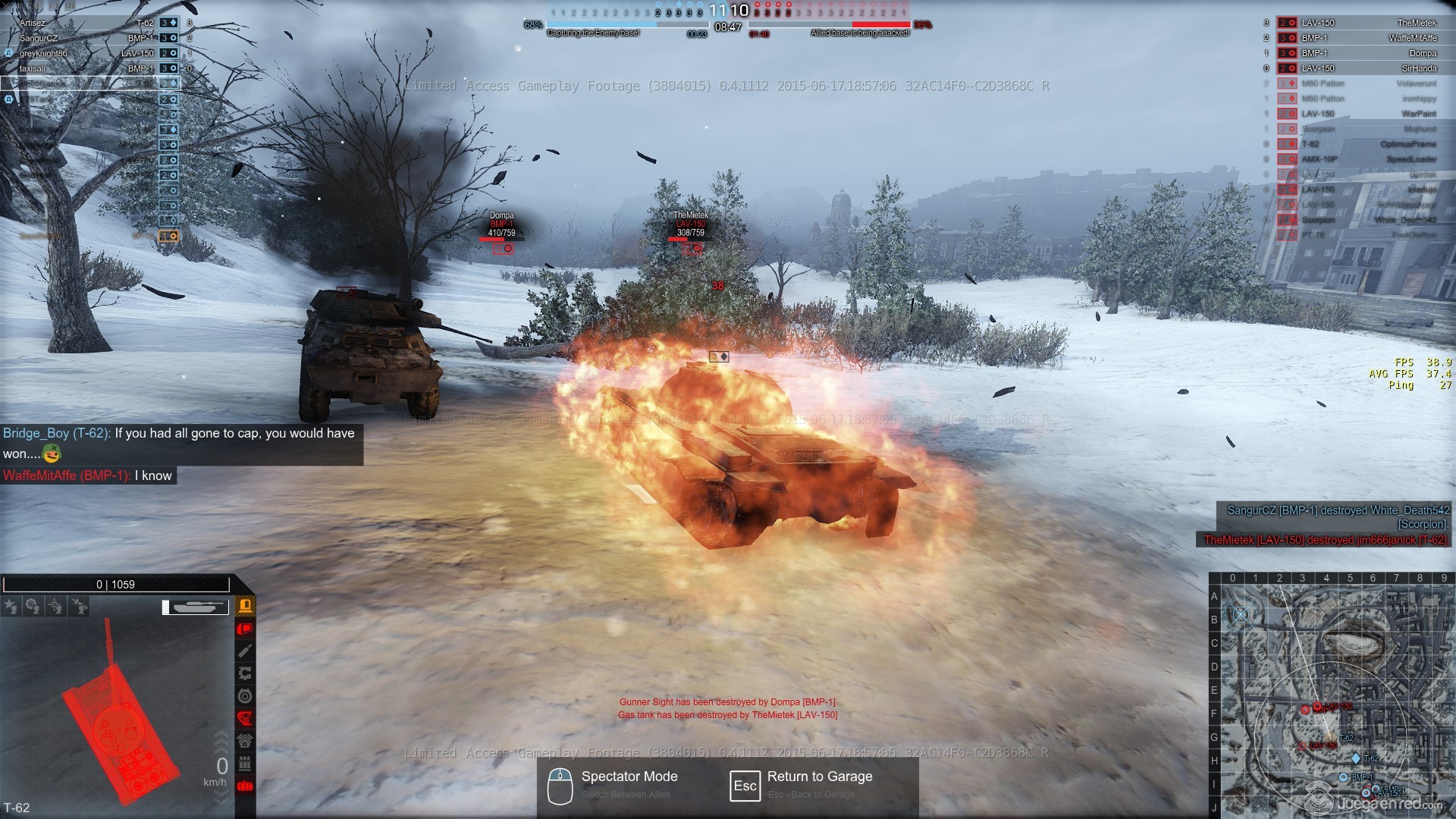Image resolution: width=1456 pixels, height=819 pixels.
Task: Click the damaged tracks module icon
Action: click(x=245, y=718)
